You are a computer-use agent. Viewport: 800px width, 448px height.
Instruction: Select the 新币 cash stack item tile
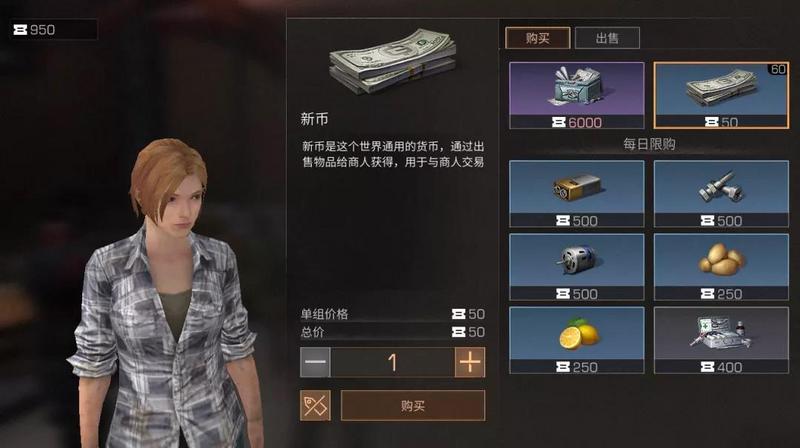tap(720, 95)
